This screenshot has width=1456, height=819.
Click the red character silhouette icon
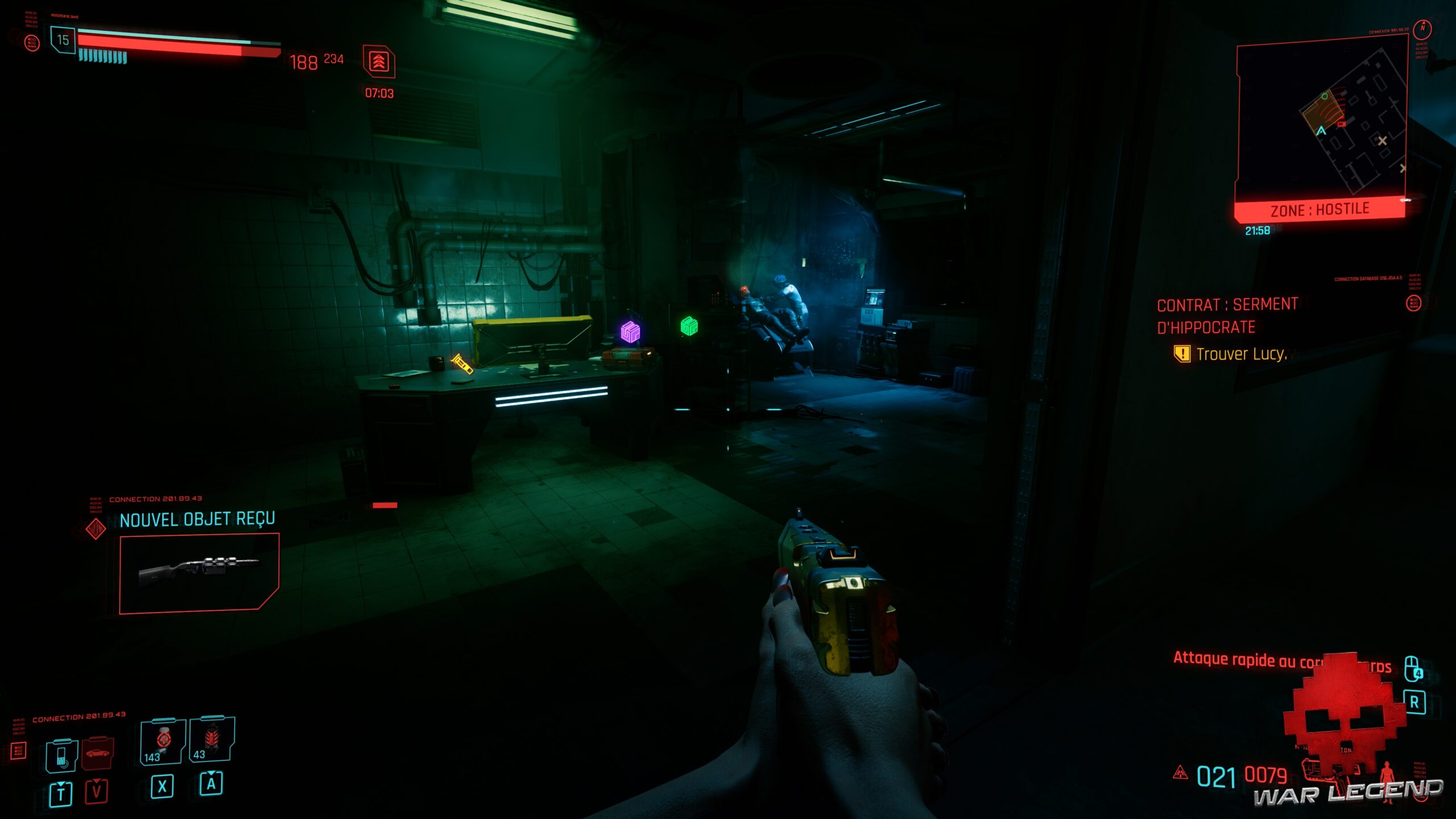click(1386, 773)
